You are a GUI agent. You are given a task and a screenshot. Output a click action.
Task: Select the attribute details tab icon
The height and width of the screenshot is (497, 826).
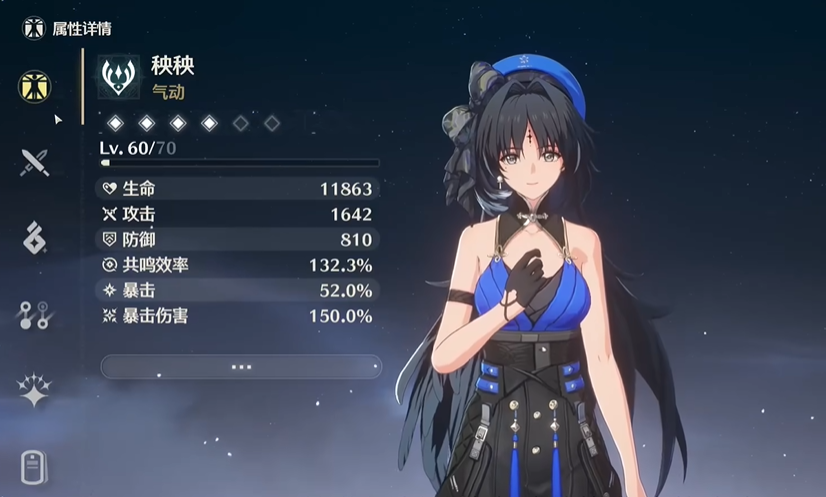35,85
